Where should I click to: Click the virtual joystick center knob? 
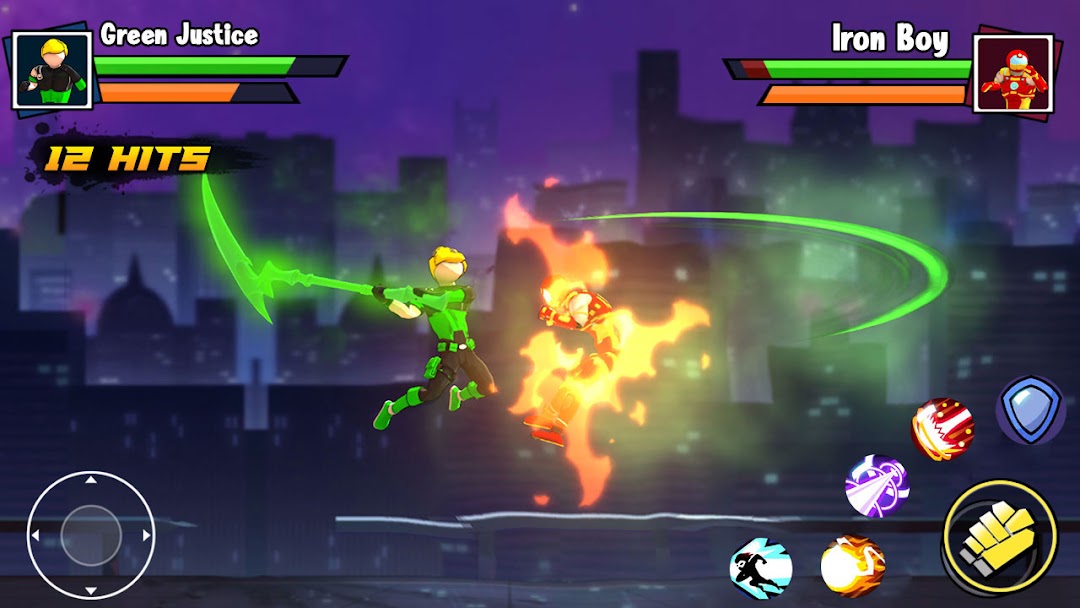click(90, 536)
